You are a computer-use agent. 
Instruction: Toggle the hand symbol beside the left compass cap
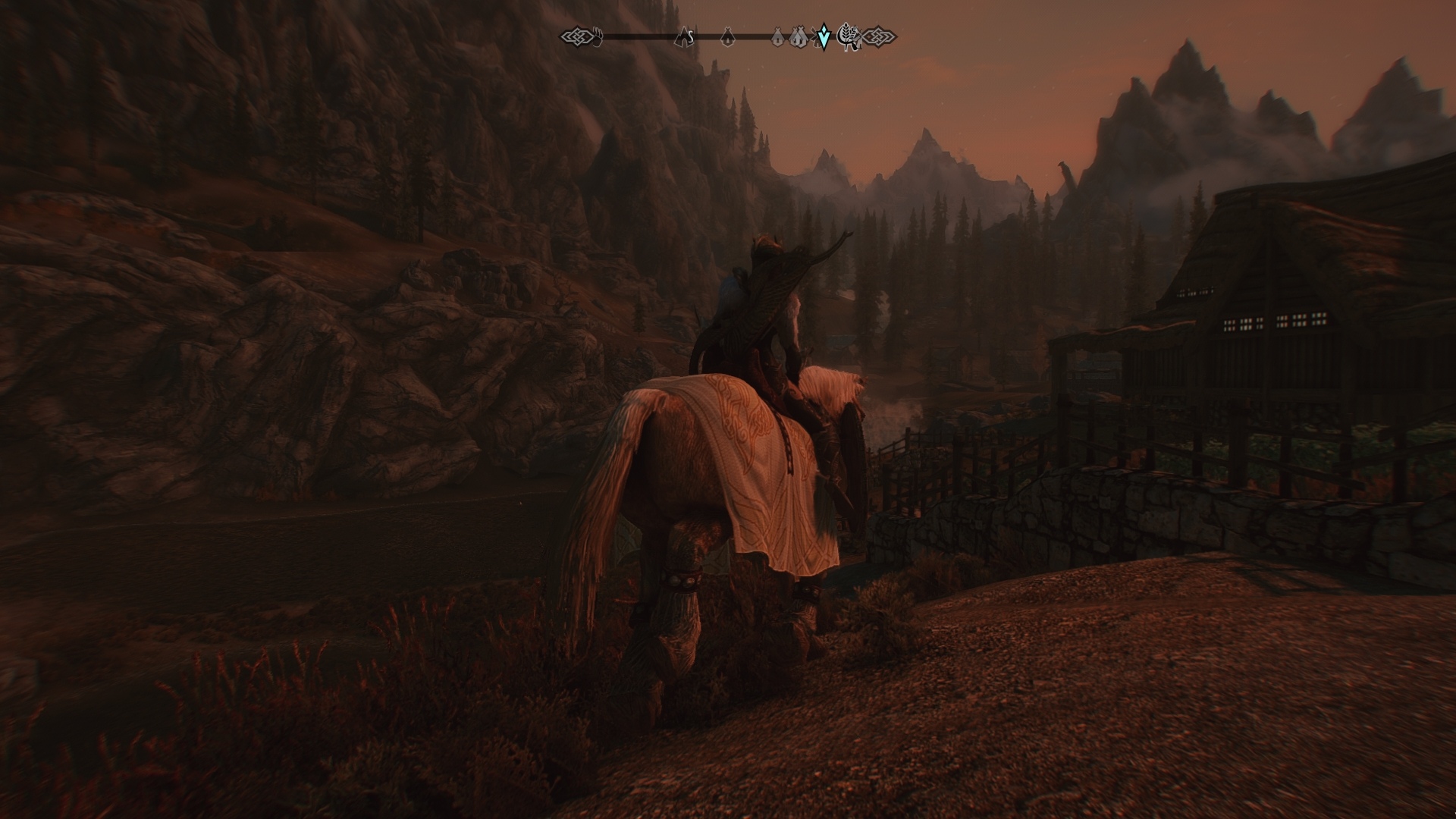tap(598, 34)
